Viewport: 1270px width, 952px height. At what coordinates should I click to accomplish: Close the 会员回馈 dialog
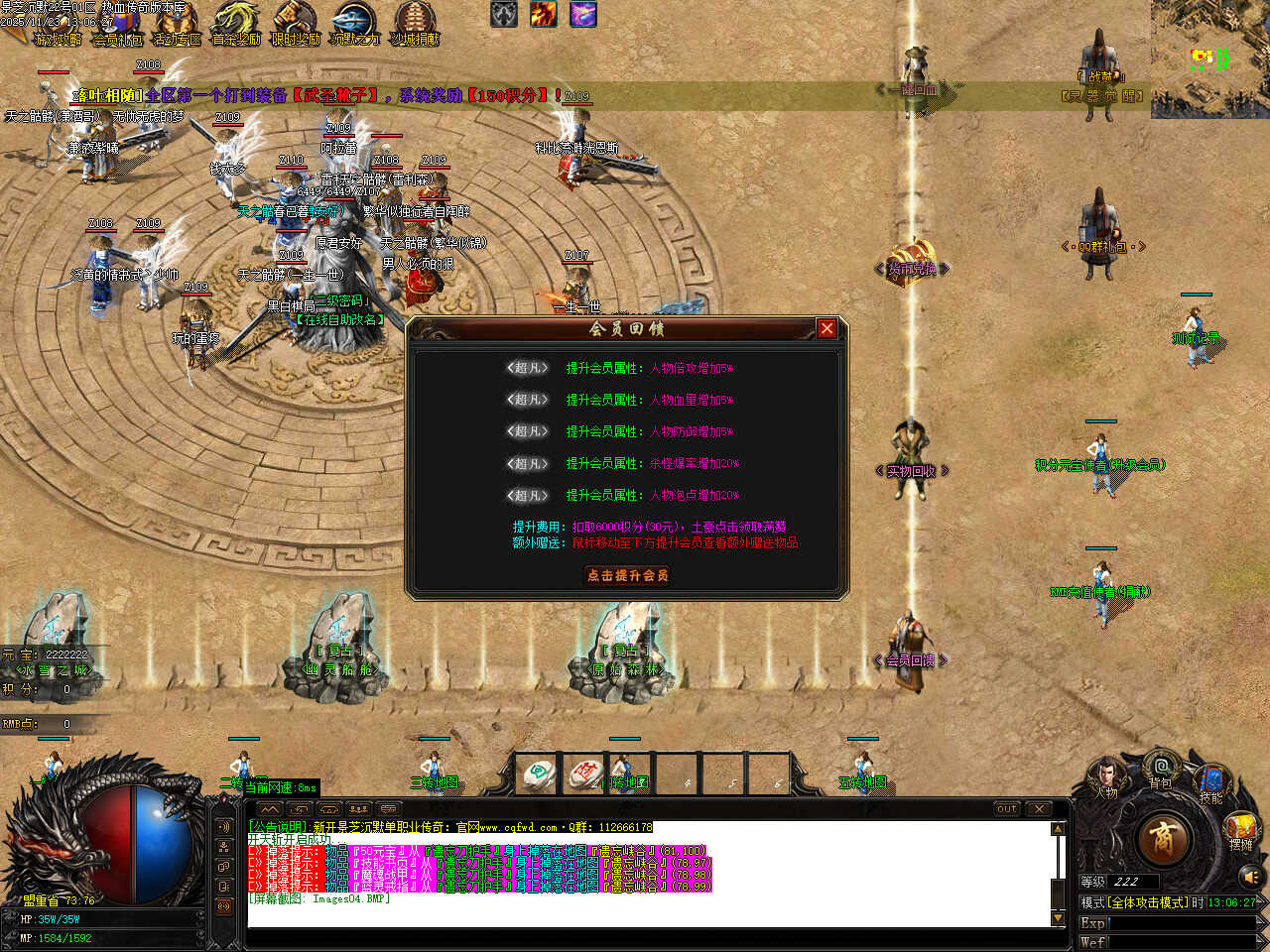826,328
